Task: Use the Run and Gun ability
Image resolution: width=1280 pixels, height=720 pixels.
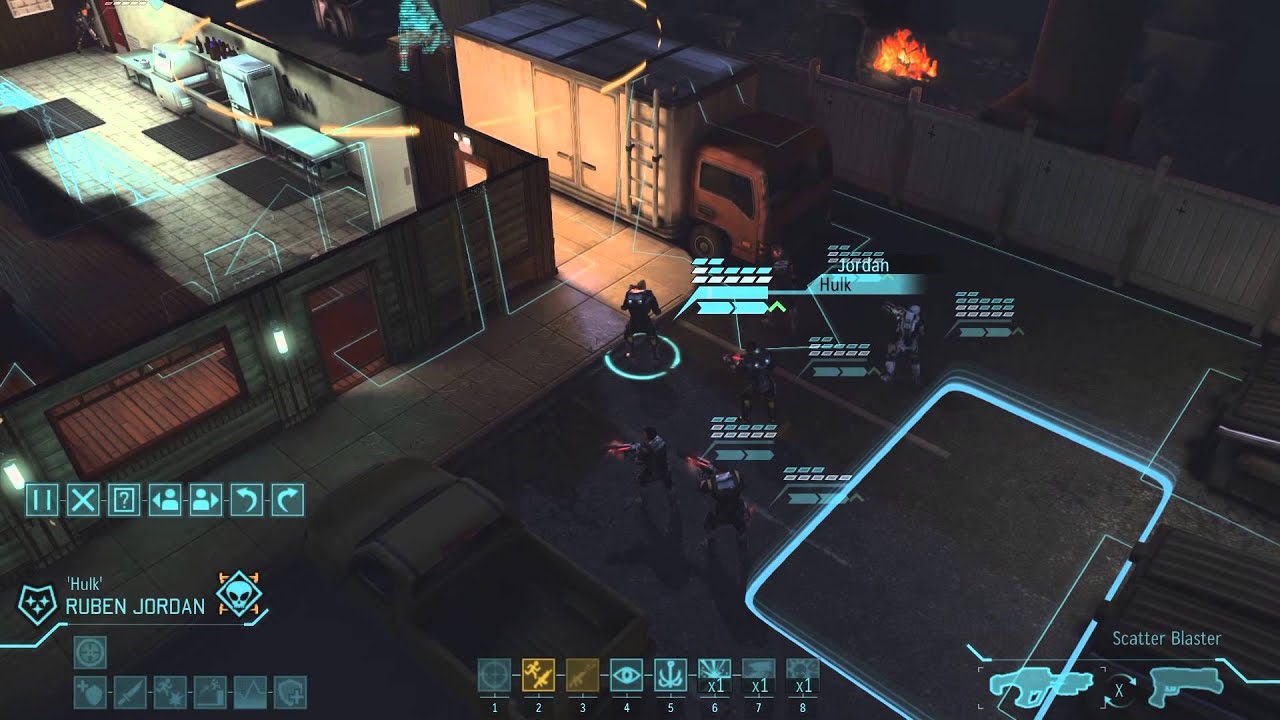Action: pyautogui.click(x=538, y=677)
